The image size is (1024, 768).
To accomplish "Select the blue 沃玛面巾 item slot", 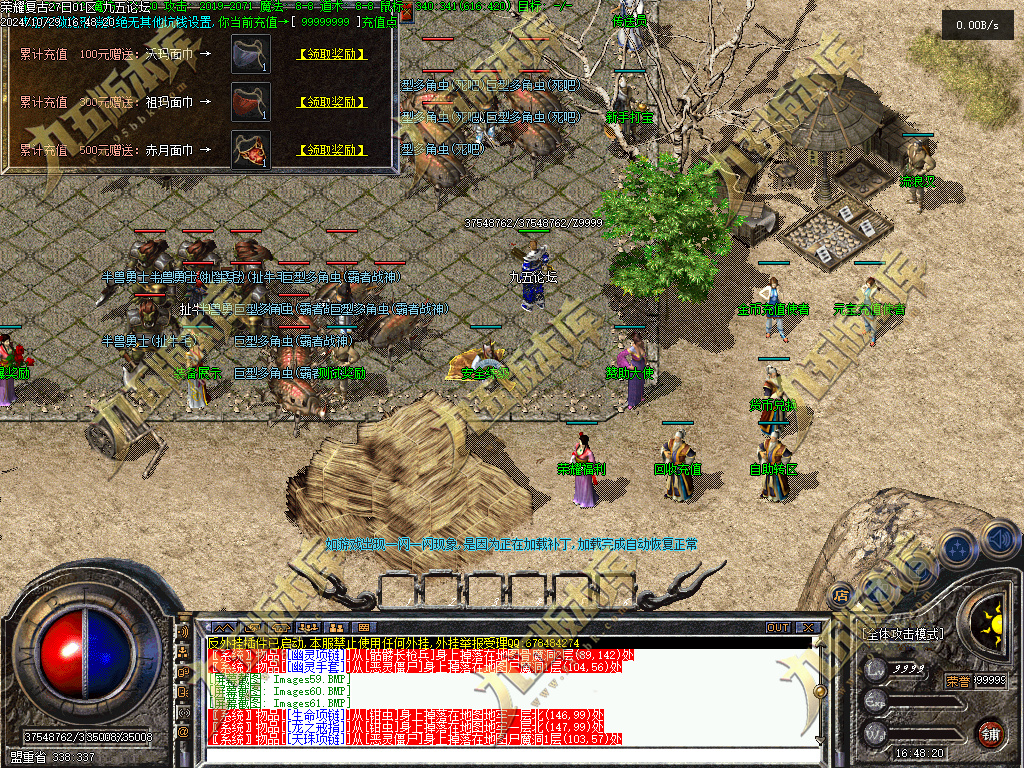I will [250, 54].
